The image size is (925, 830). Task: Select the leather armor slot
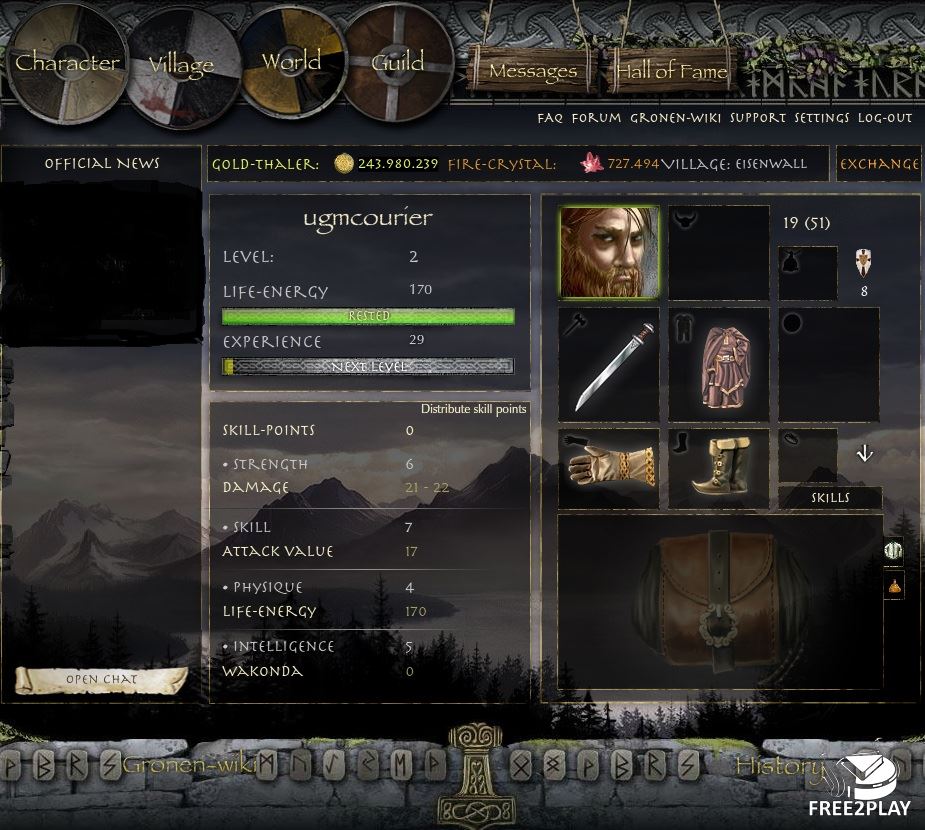click(x=719, y=364)
